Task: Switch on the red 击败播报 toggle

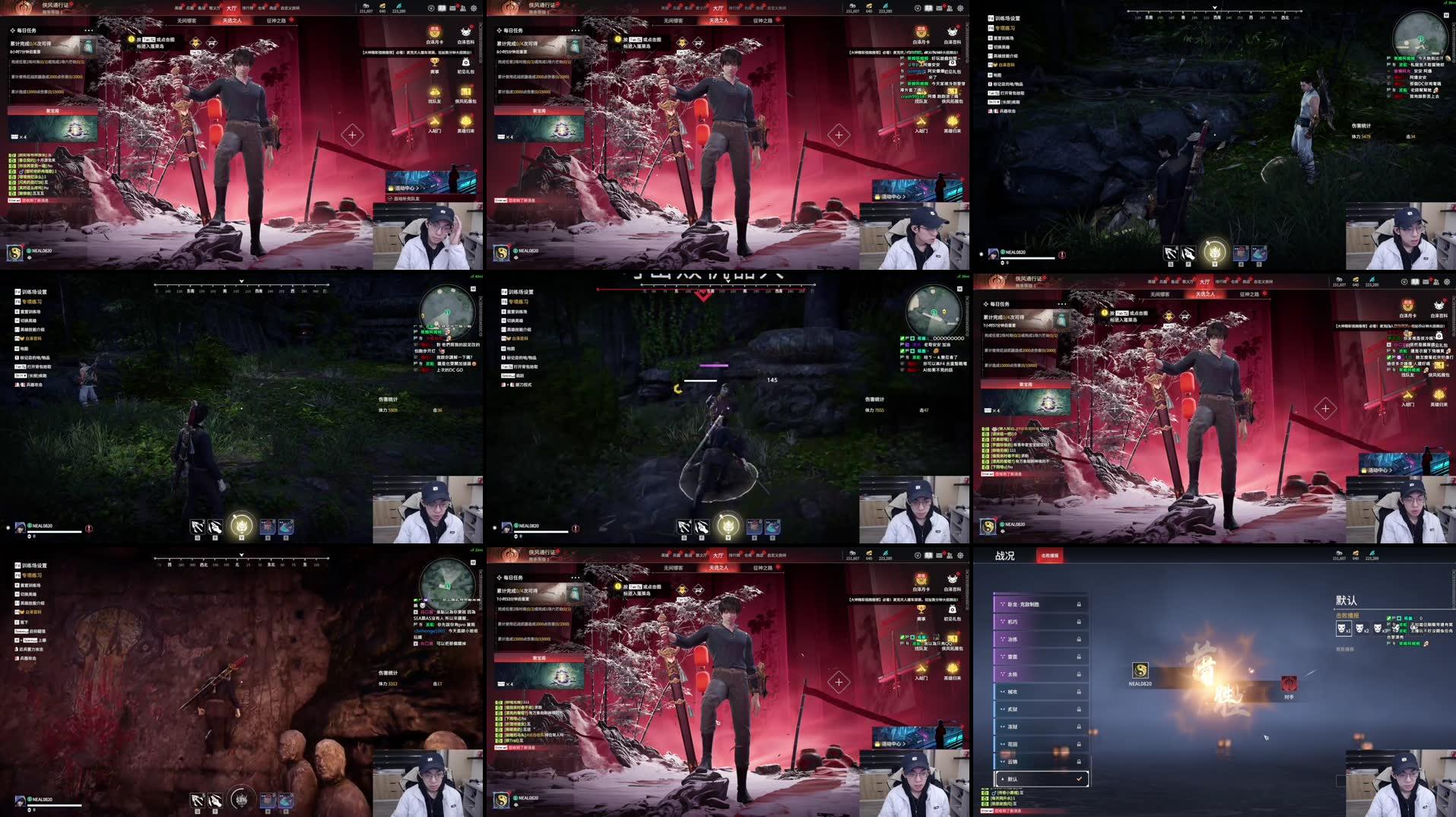Action: (1050, 555)
